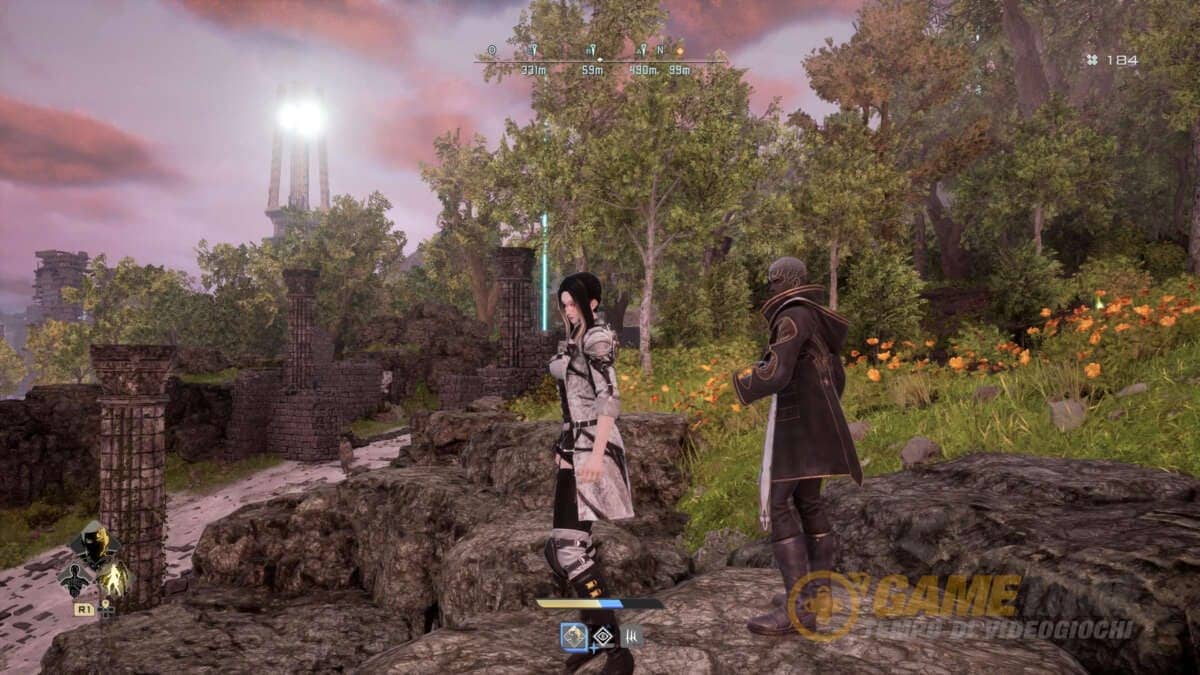This screenshot has width=1200, height=675.
Task: Activate the blue-highlighted ability slot
Action: coord(574,636)
